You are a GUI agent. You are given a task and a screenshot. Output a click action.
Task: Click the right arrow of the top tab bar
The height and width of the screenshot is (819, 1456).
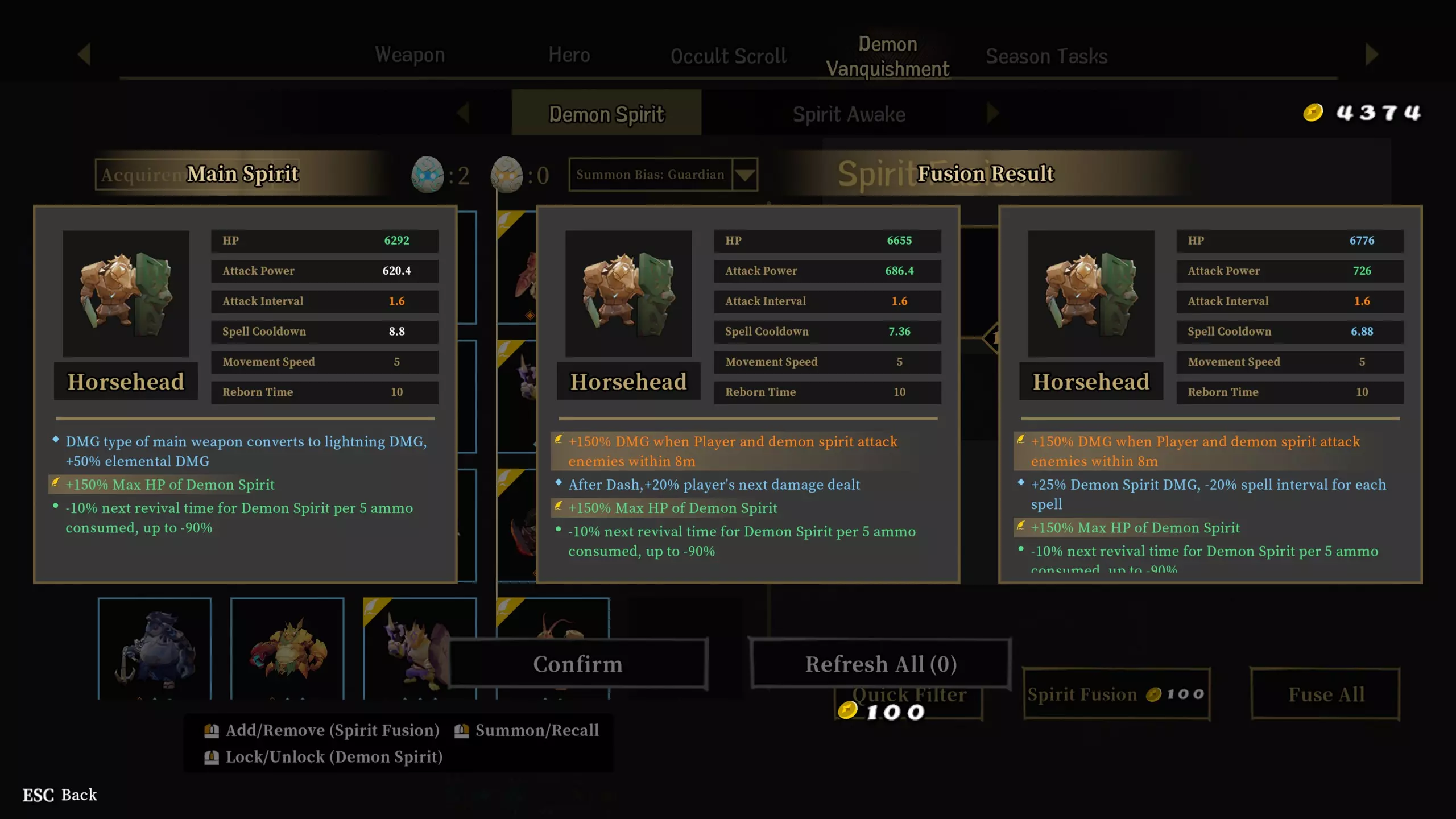(x=1371, y=55)
